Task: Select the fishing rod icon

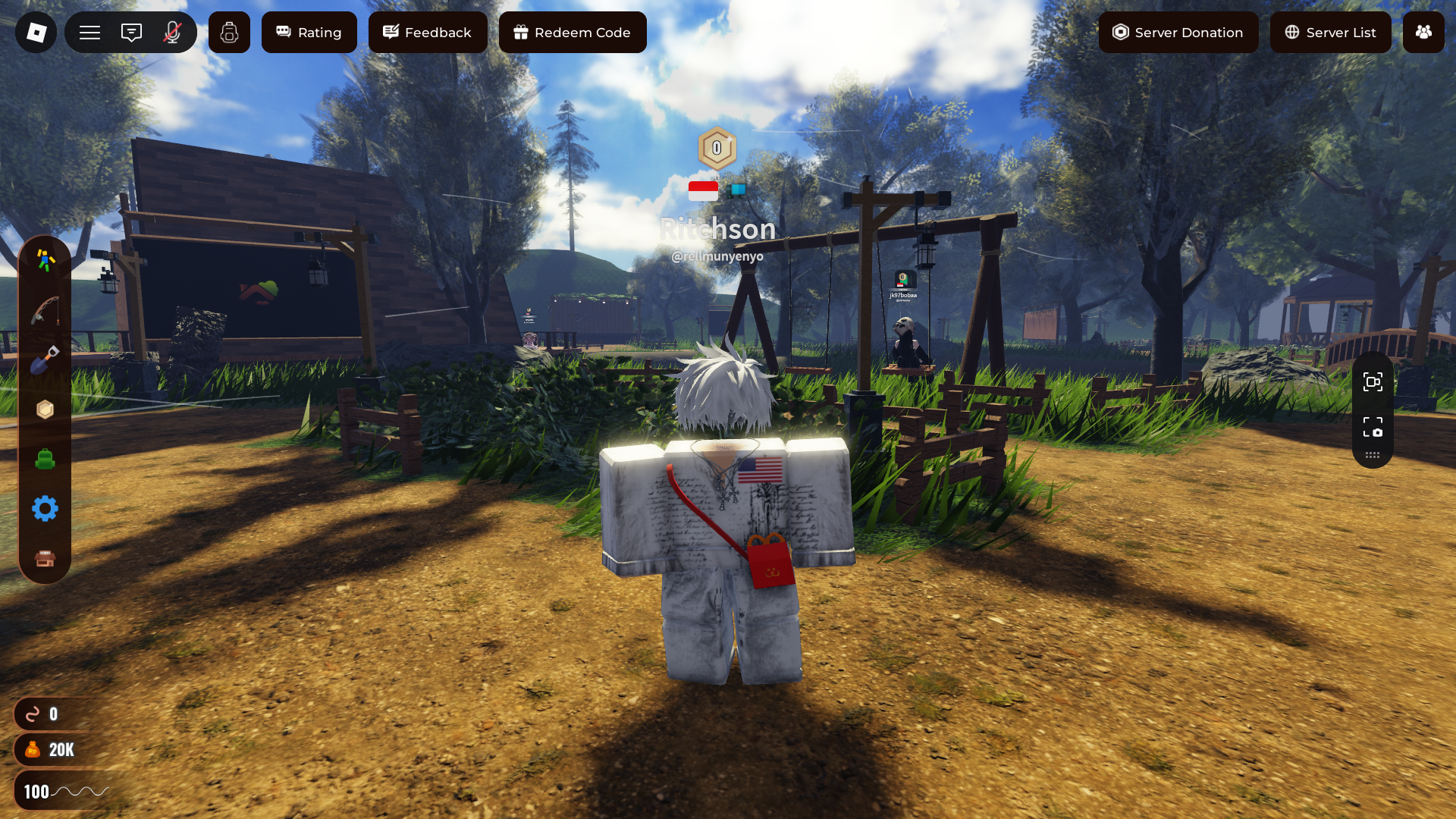Action: click(45, 310)
